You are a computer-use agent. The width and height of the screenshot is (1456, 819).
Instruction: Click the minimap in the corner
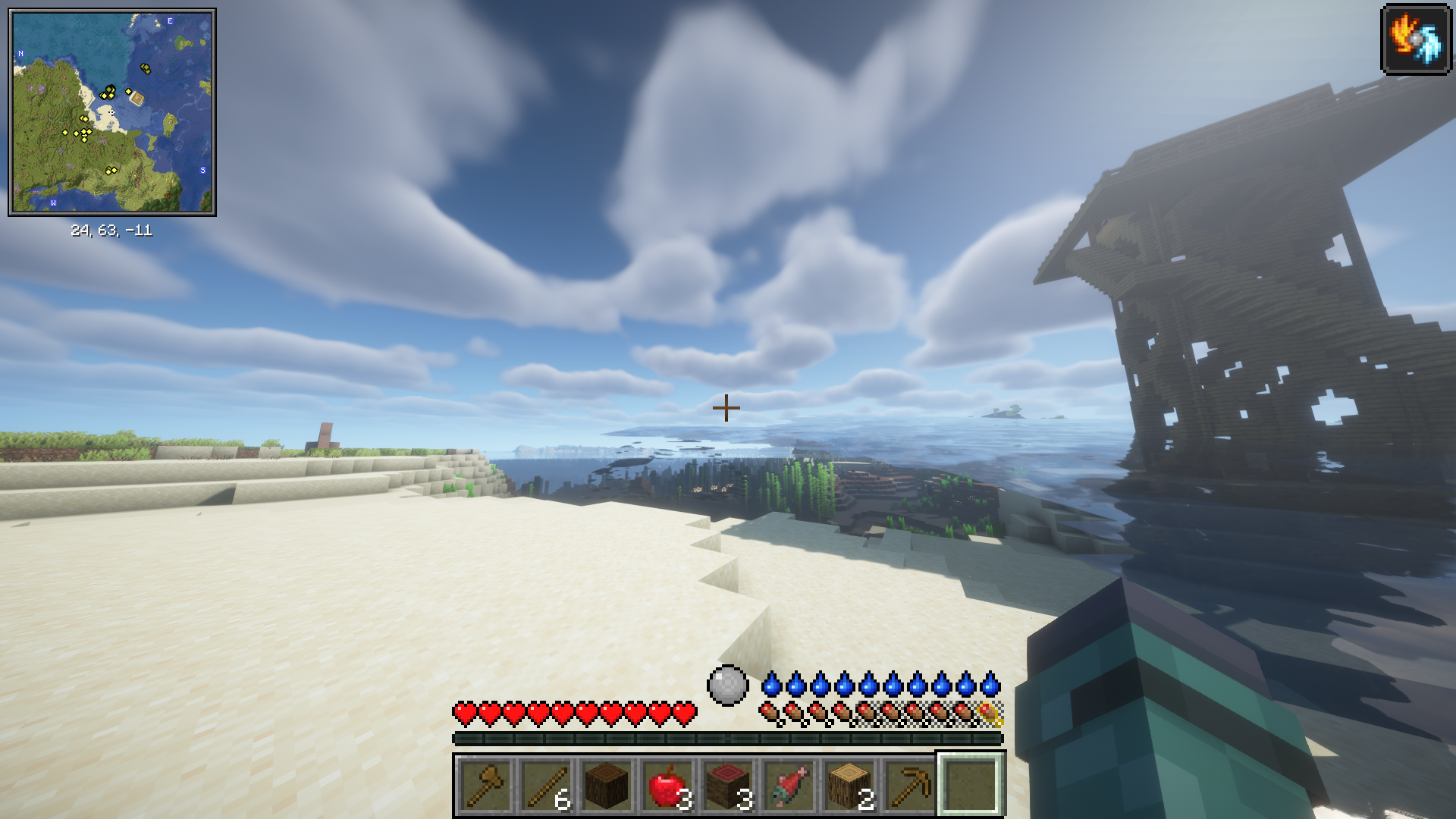tap(112, 112)
